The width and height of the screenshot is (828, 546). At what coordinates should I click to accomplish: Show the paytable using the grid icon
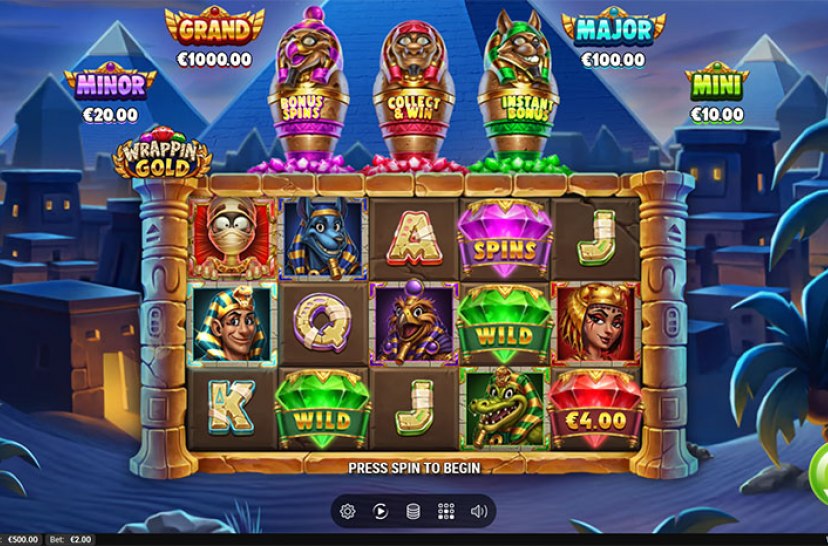446,511
